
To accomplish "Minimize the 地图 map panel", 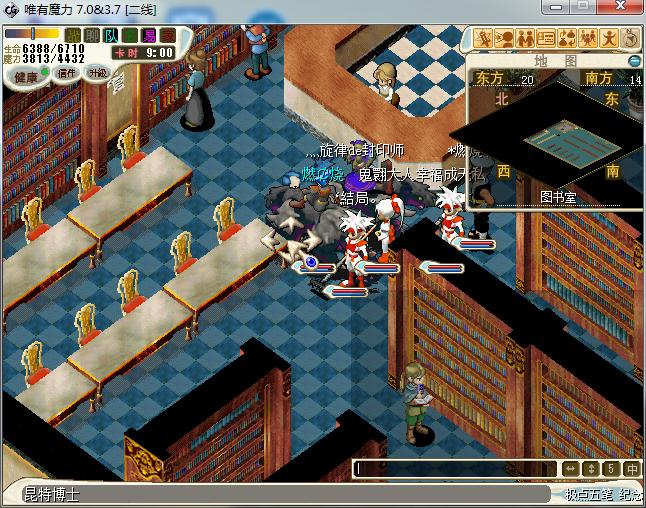I will point(634,60).
